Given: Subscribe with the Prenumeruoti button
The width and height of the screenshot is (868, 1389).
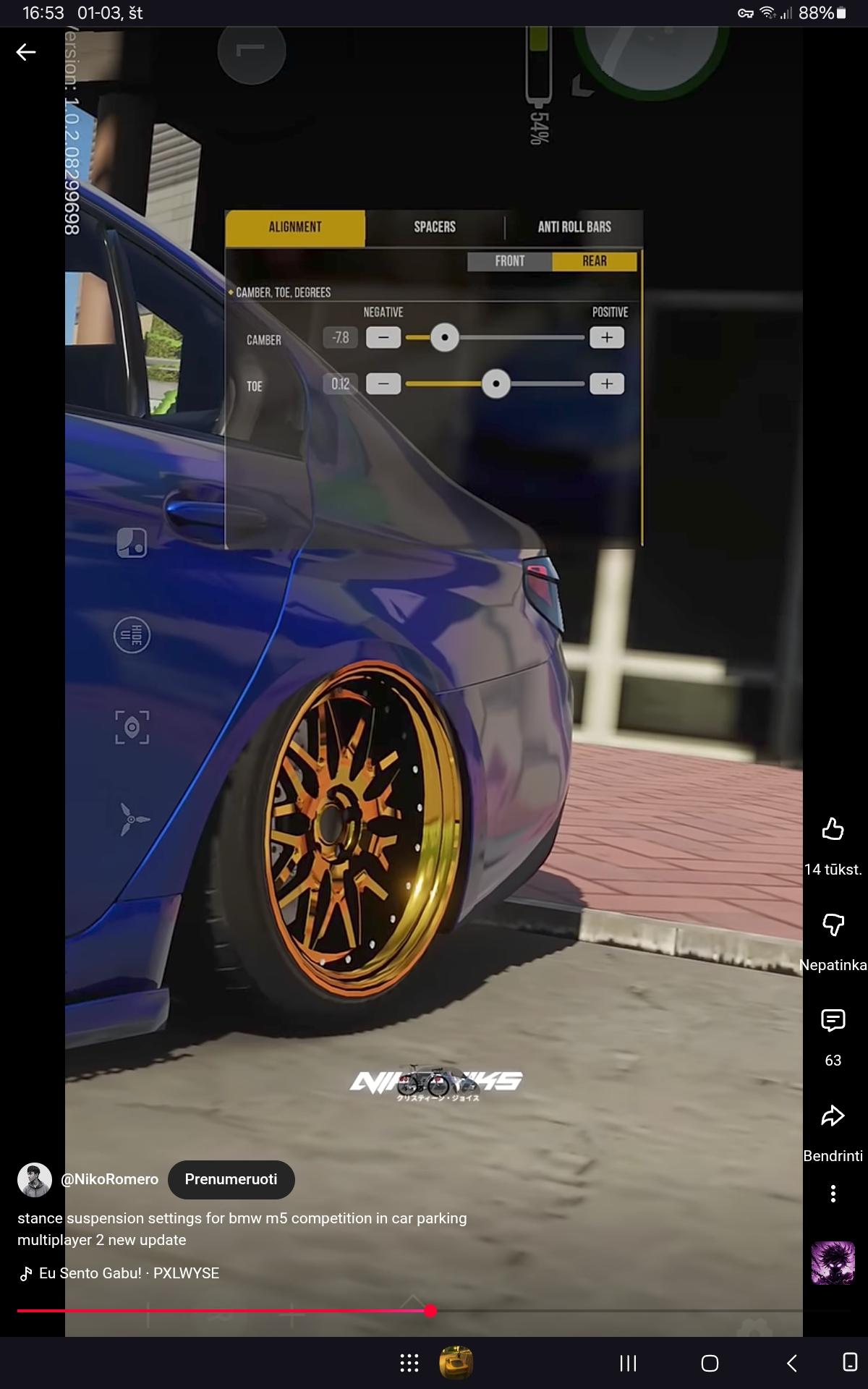Looking at the screenshot, I should point(231,1179).
